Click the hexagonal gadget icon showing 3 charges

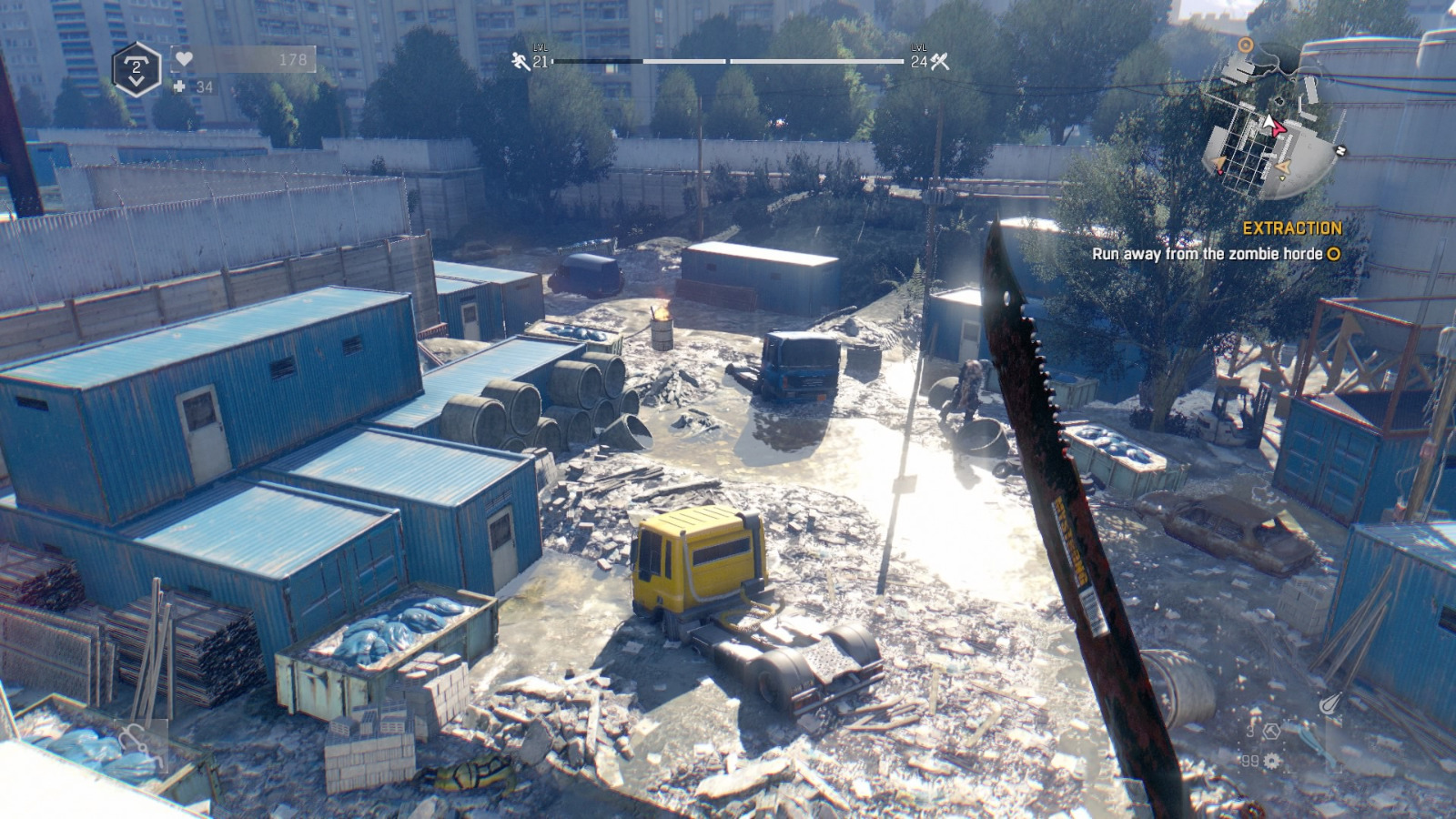click(1272, 732)
